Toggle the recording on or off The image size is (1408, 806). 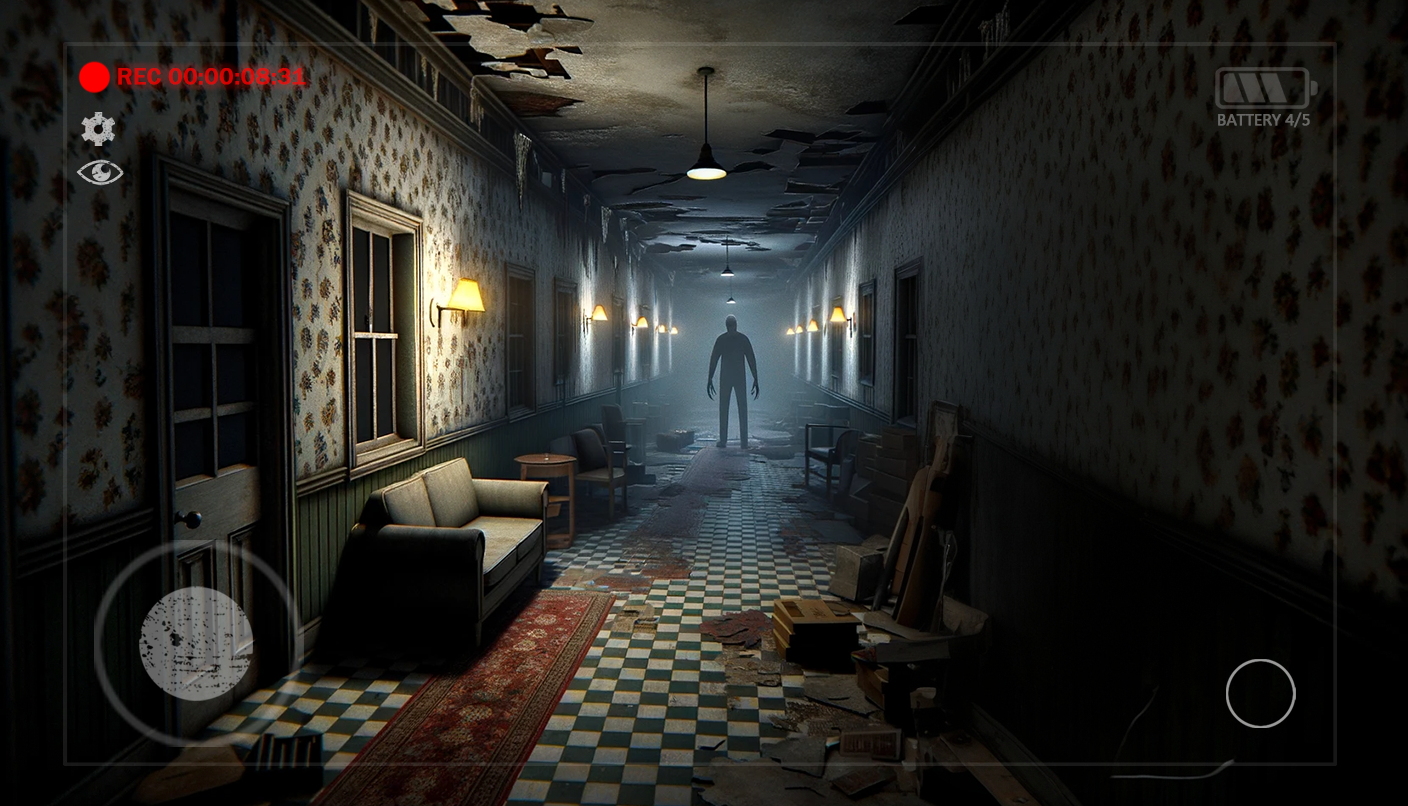tap(94, 77)
